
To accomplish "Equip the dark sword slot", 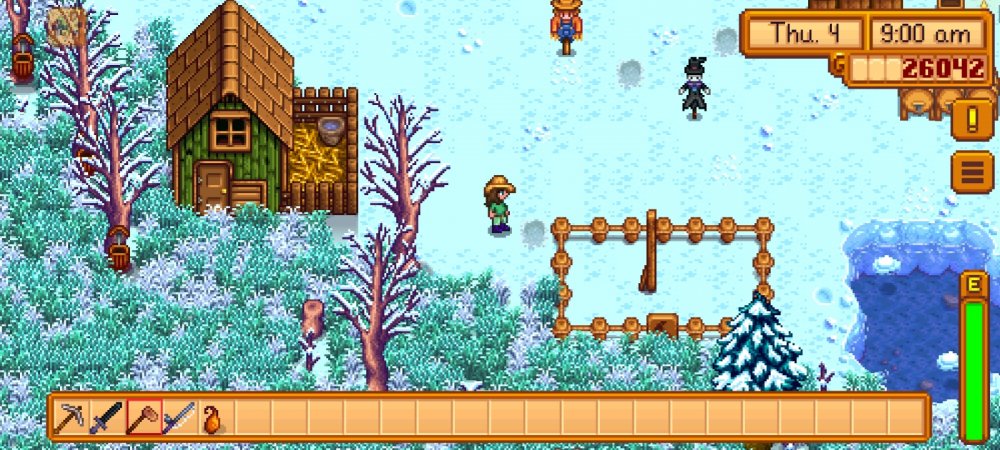I will (106, 417).
